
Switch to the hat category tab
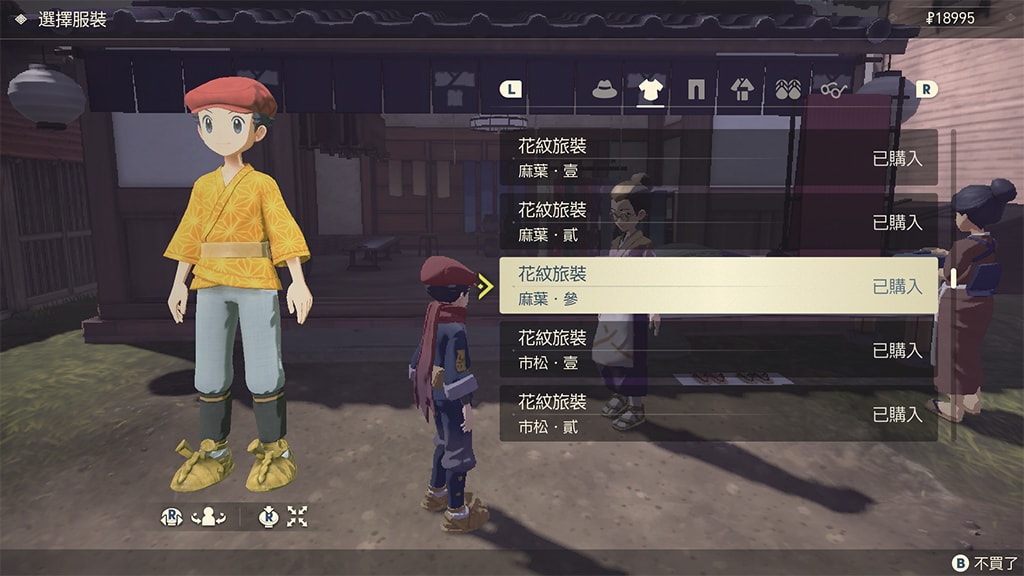(x=604, y=90)
